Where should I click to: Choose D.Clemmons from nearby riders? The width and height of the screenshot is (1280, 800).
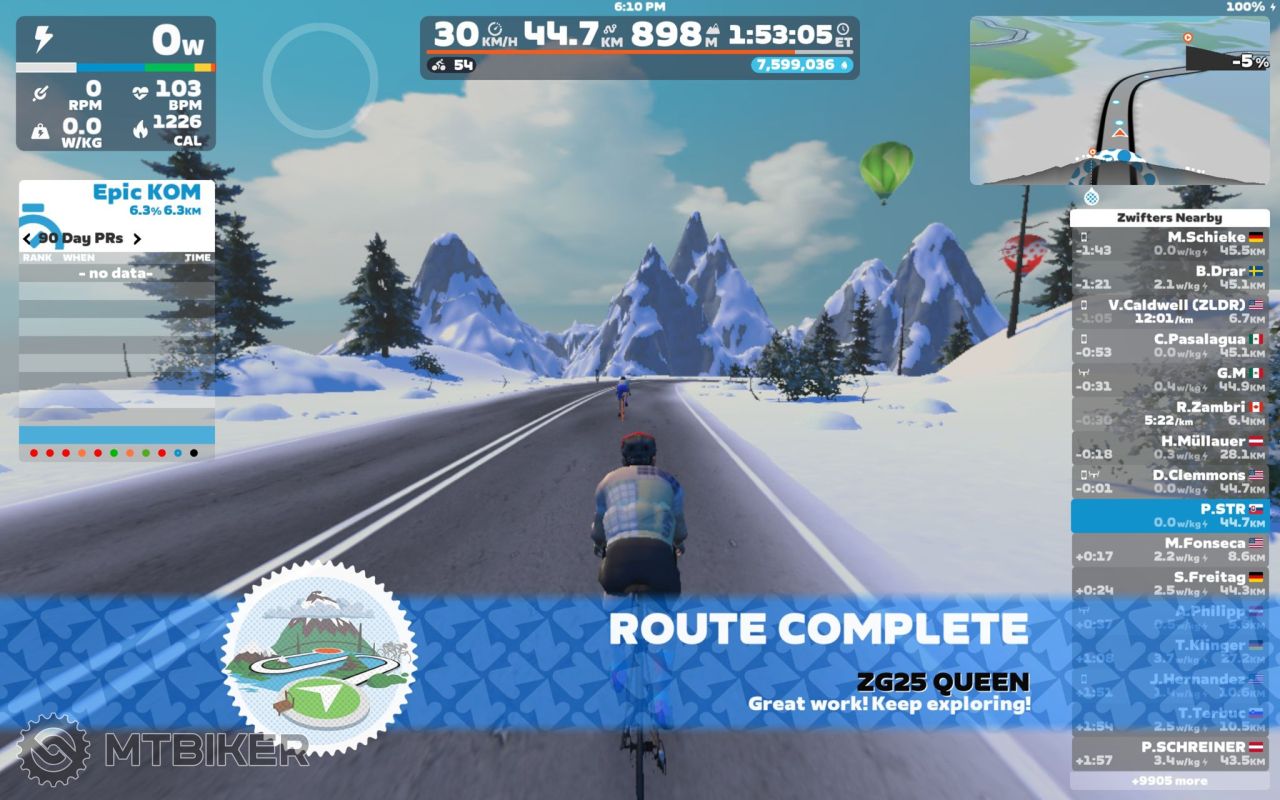point(1170,481)
